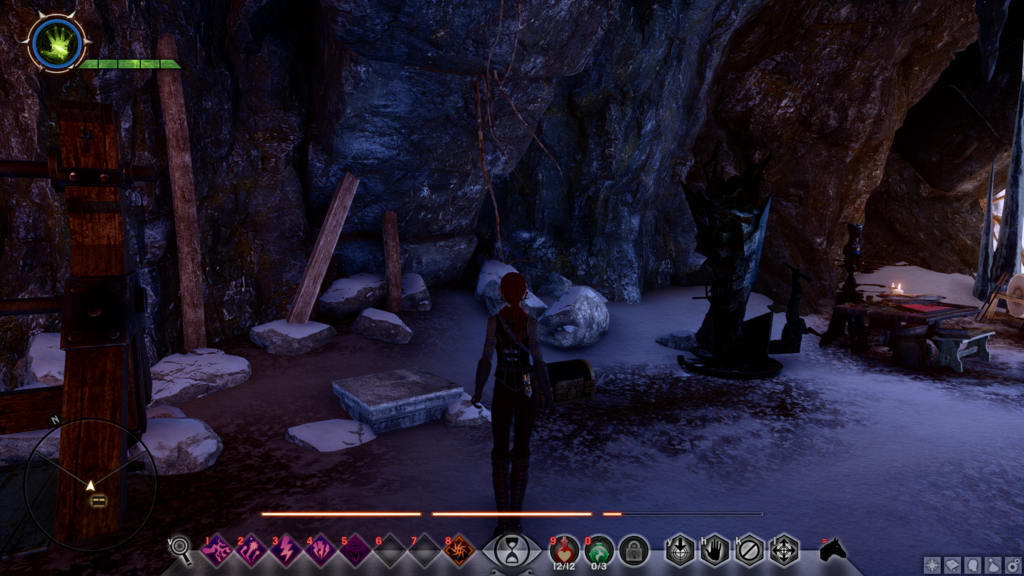Screen dimensions: 1024x576
Task: Click the magnifying glass search icon
Action: click(180, 548)
